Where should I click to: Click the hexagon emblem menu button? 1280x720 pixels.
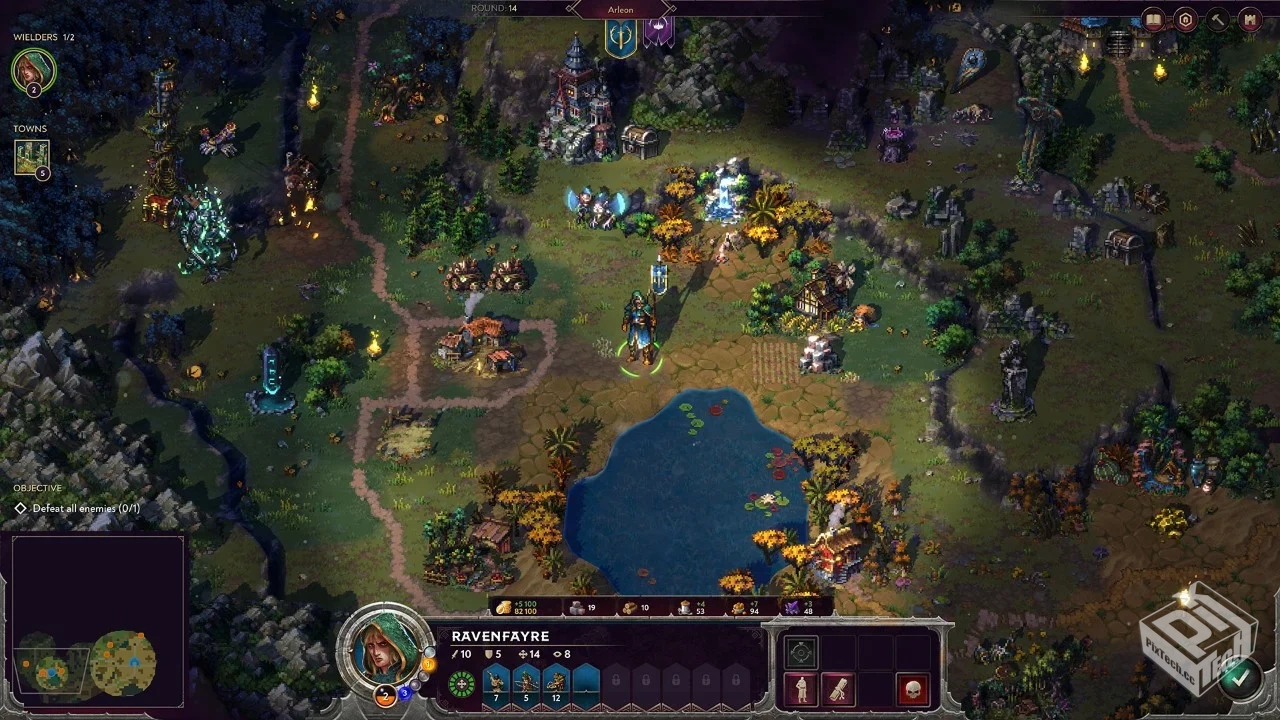pyautogui.click(x=1186, y=19)
